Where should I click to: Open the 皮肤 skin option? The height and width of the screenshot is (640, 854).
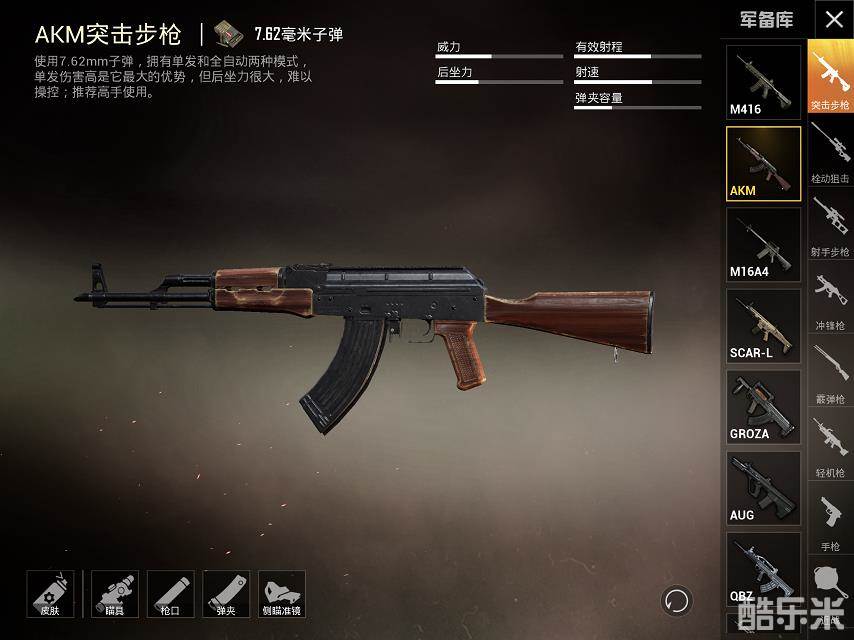tap(50, 594)
